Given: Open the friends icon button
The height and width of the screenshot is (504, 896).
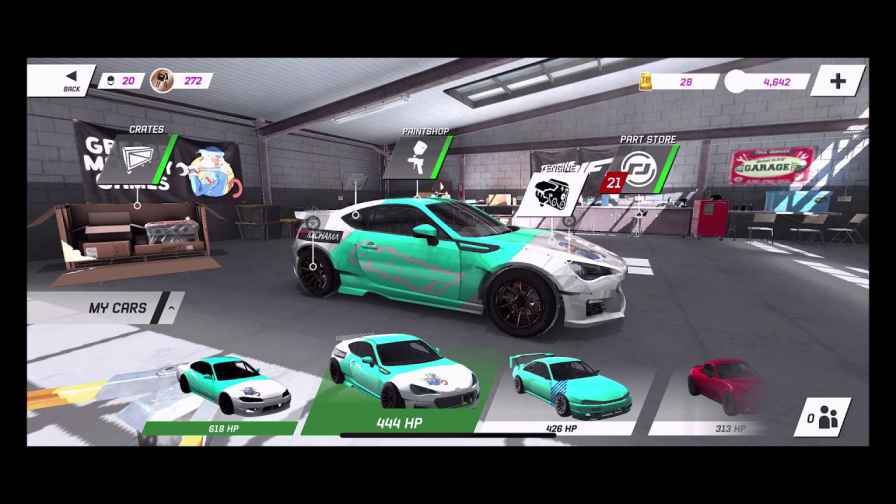Looking at the screenshot, I should click(x=822, y=418).
